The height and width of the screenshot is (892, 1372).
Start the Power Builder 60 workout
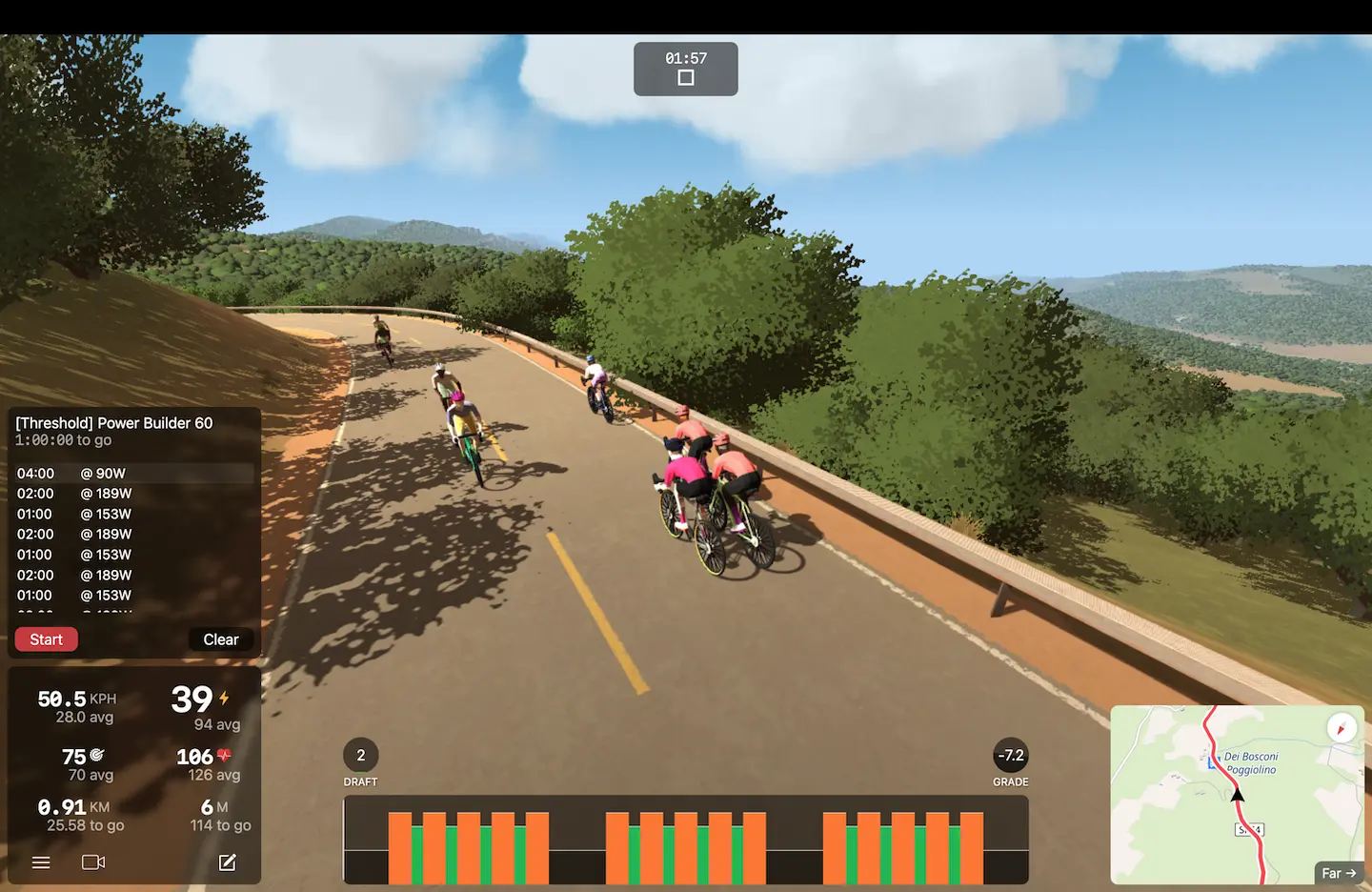pyautogui.click(x=46, y=639)
